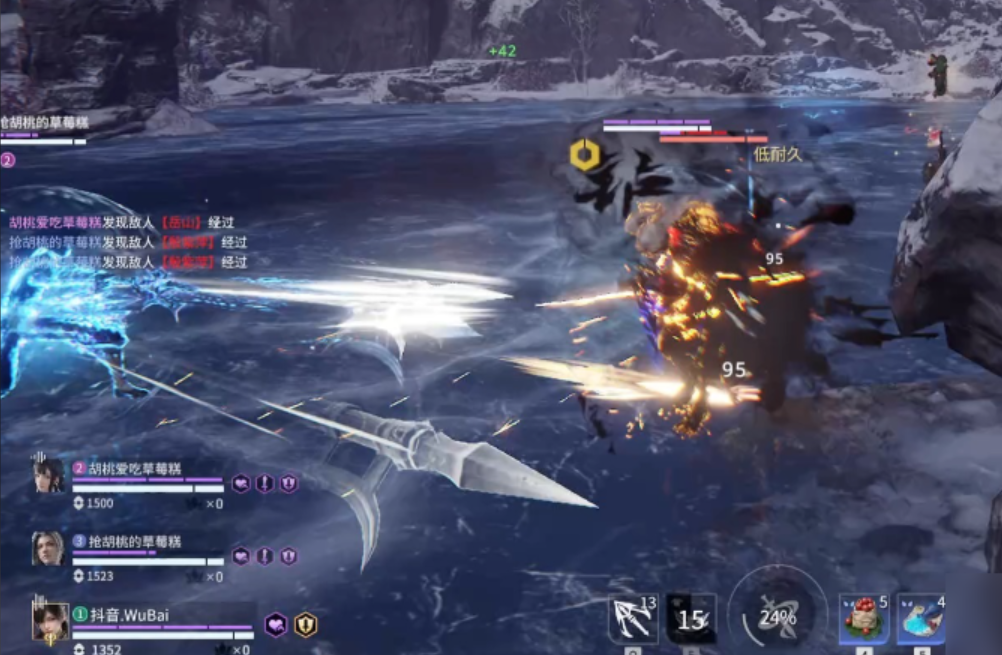Viewport: 1002px width, 655px height.
Task: Use the blue armor powder item
Action: pos(920,620)
